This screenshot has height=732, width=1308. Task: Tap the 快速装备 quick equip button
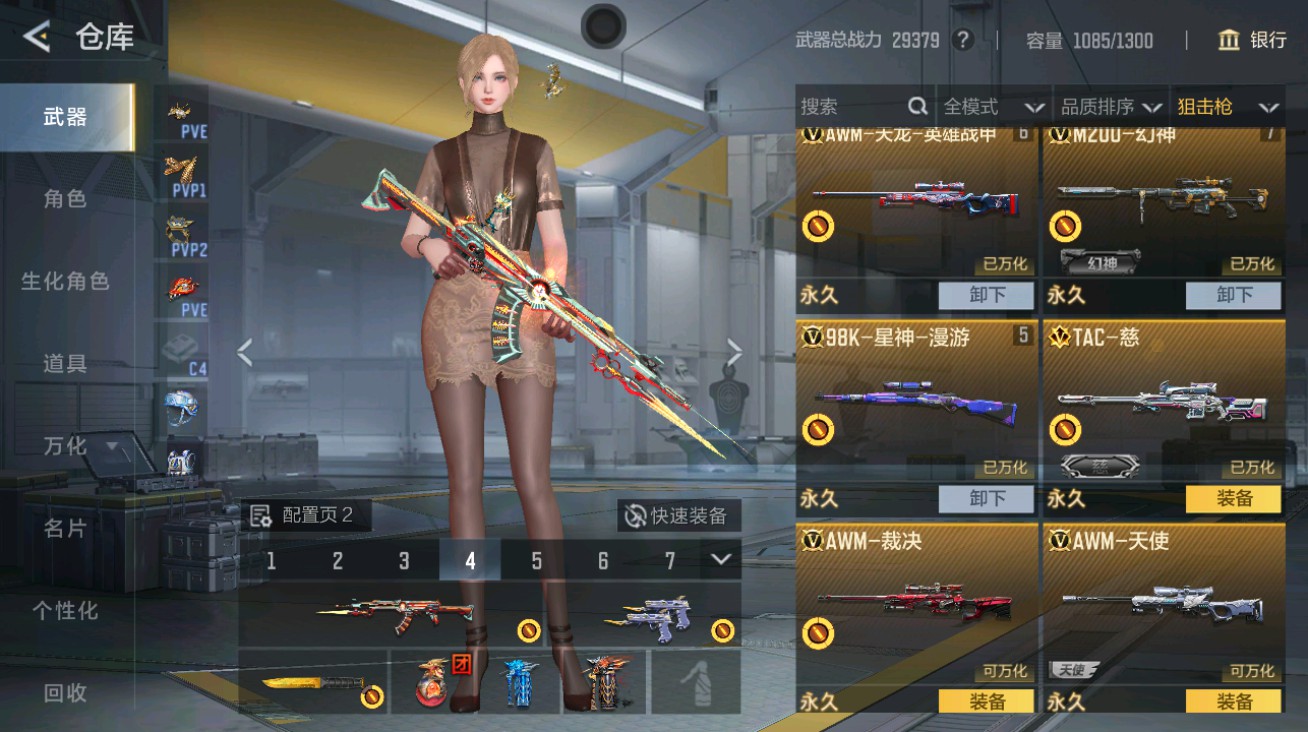(x=676, y=513)
